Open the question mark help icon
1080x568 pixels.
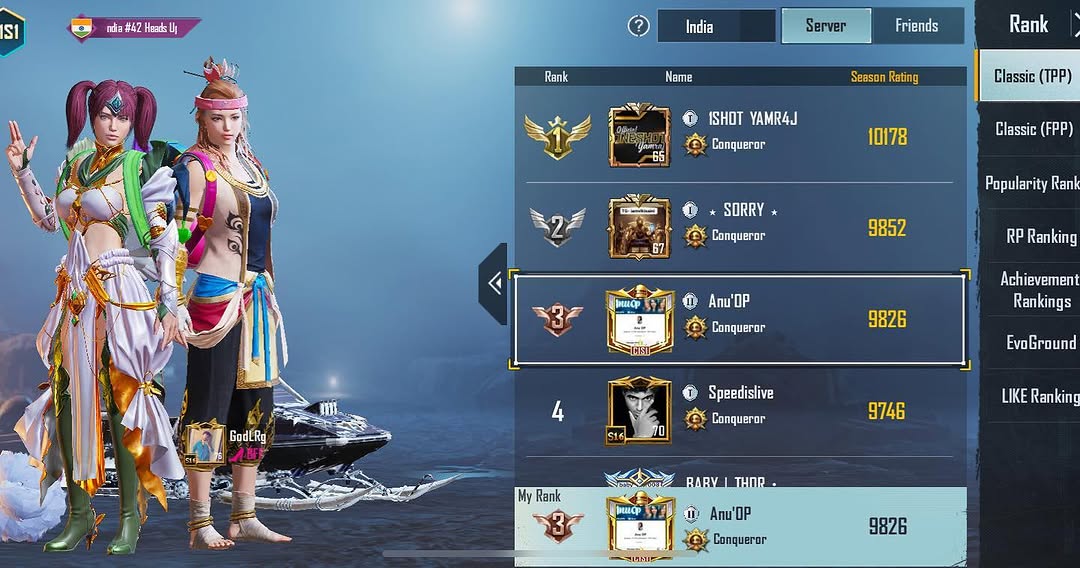tap(639, 26)
